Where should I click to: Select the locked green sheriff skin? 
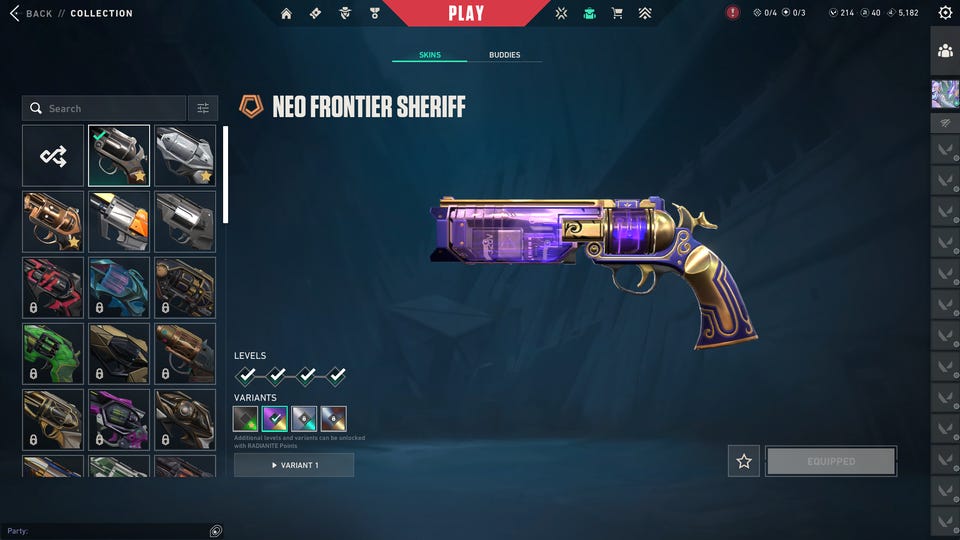[53, 353]
